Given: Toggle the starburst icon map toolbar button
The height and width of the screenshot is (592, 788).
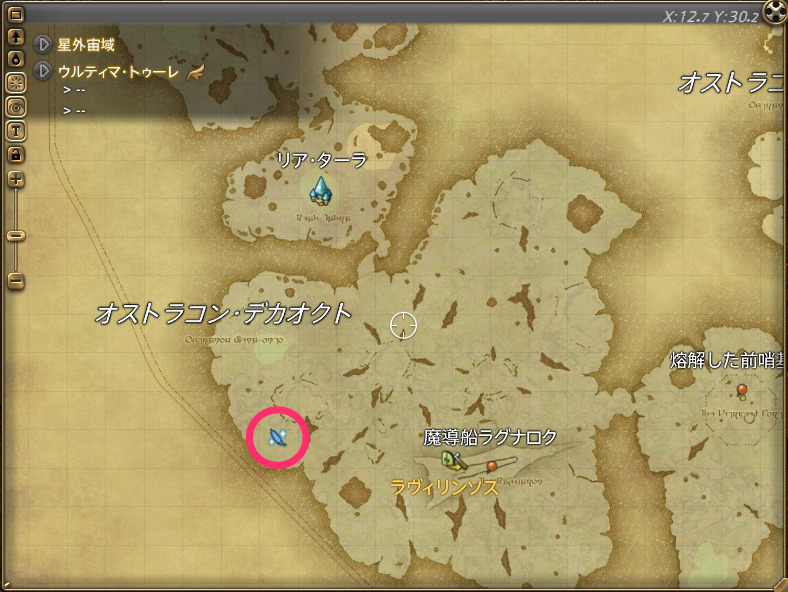Looking at the screenshot, I should coord(16,82).
